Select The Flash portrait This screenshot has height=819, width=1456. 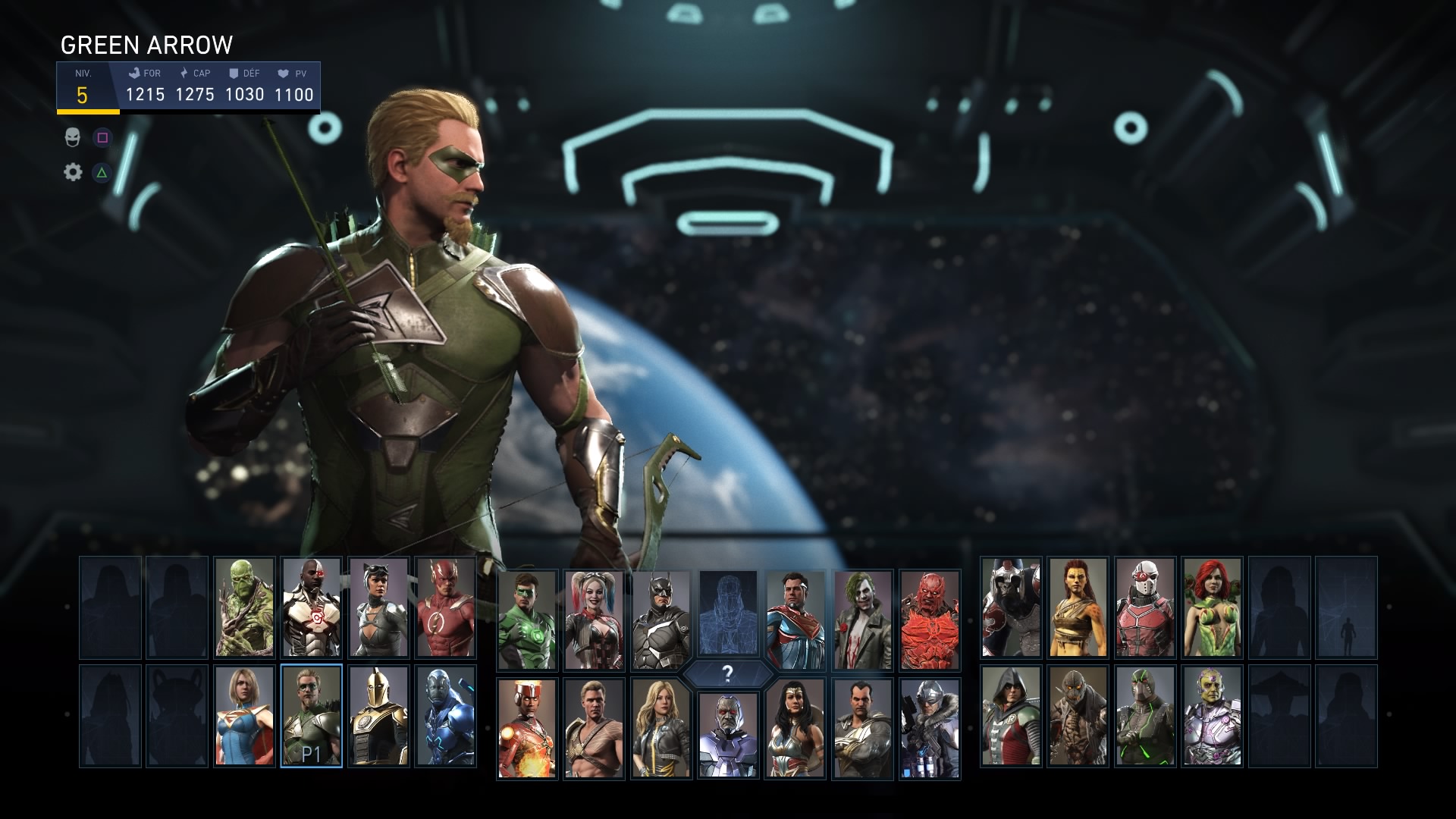click(x=445, y=607)
